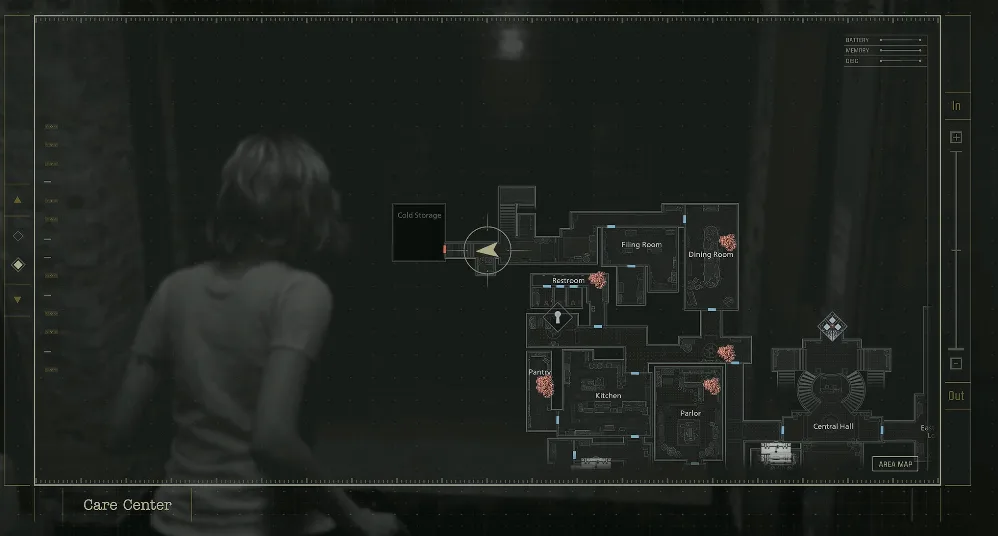Zoom out with the minus button

(x=955, y=363)
